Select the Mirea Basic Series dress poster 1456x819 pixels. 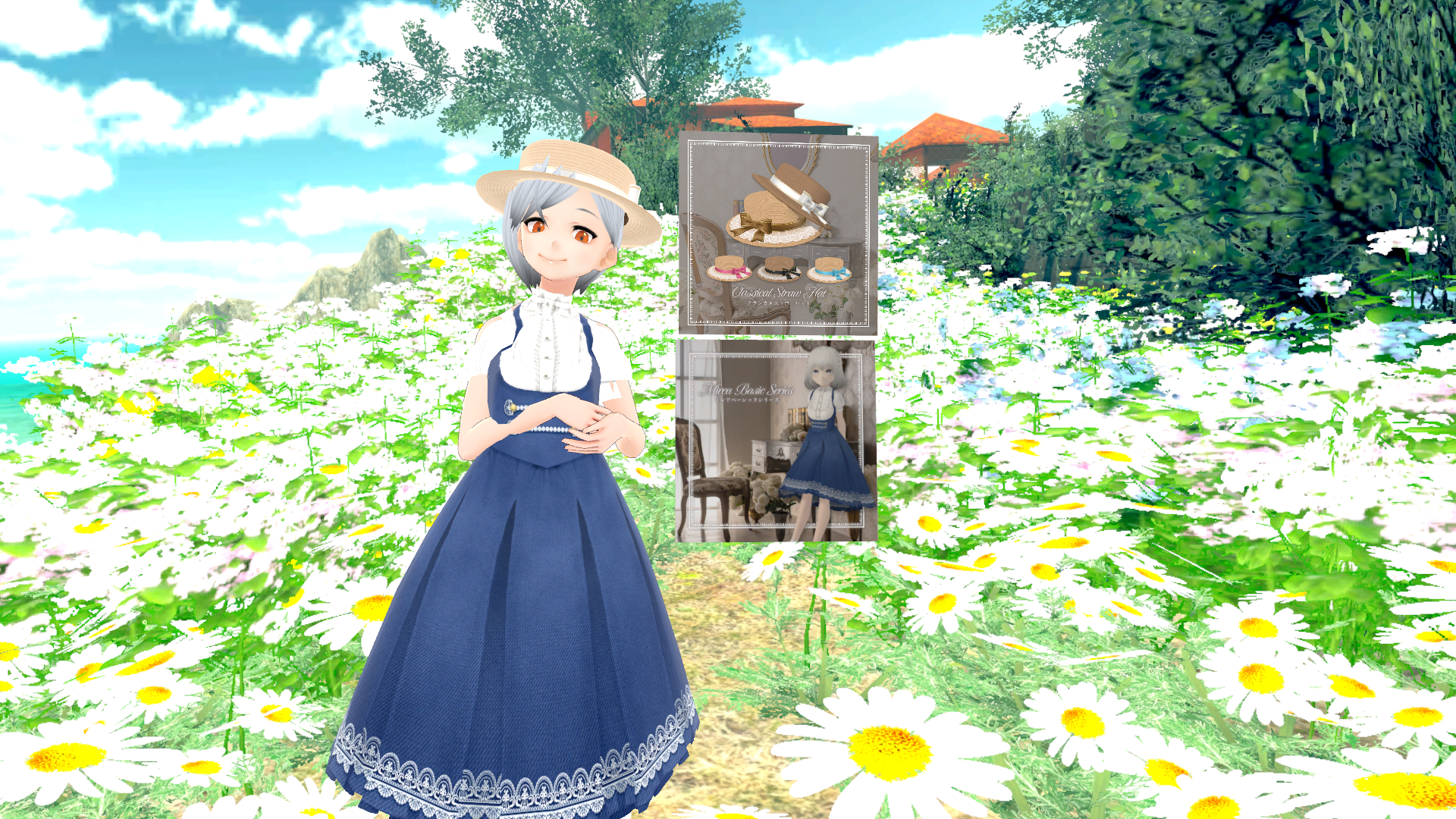point(775,441)
